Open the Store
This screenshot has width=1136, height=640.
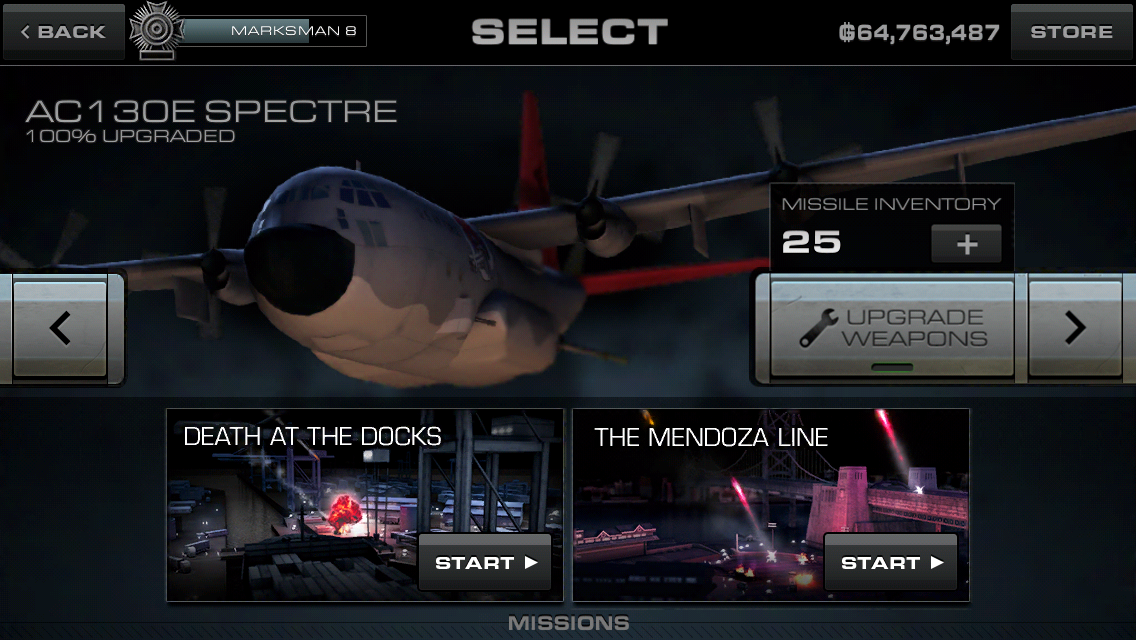coord(1071,32)
